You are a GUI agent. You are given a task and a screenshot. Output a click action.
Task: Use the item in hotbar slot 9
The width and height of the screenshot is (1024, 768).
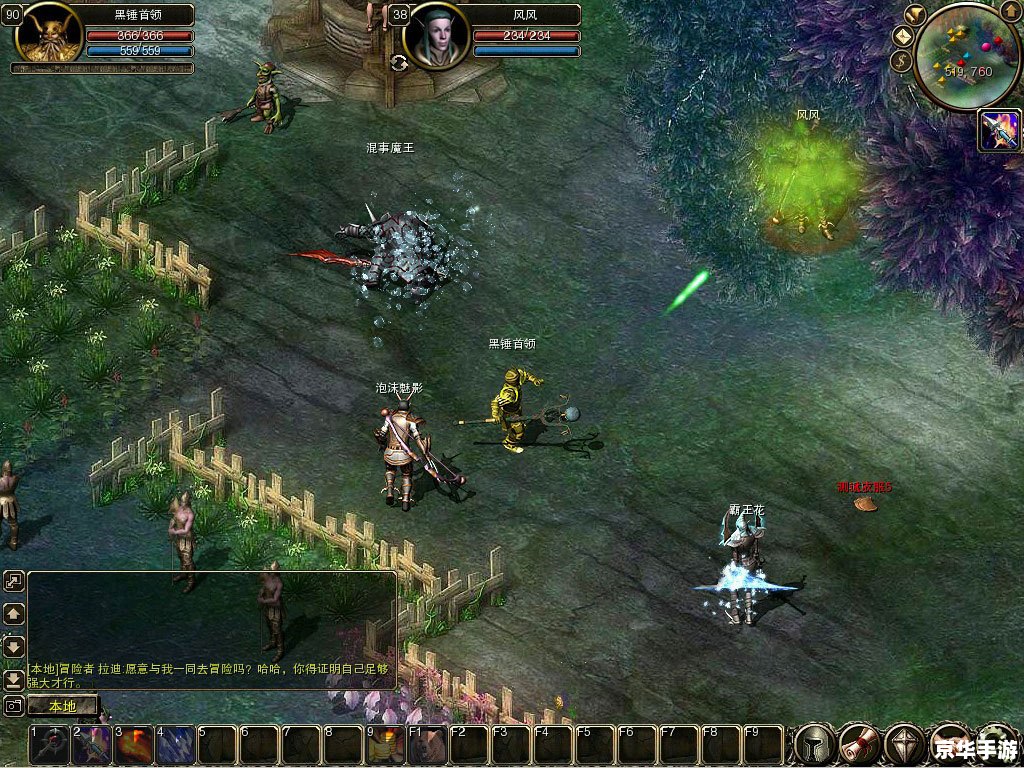[386, 745]
